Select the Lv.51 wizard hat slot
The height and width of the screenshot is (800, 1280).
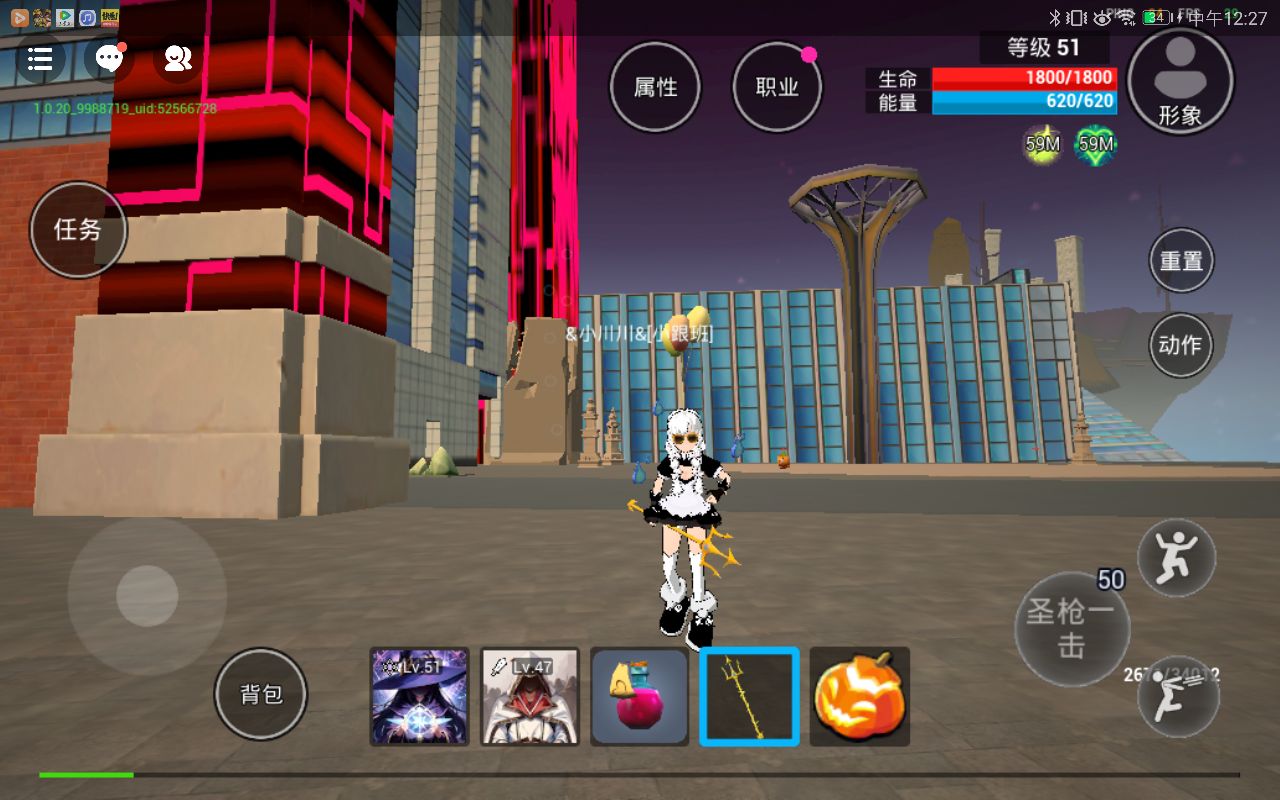[420, 696]
